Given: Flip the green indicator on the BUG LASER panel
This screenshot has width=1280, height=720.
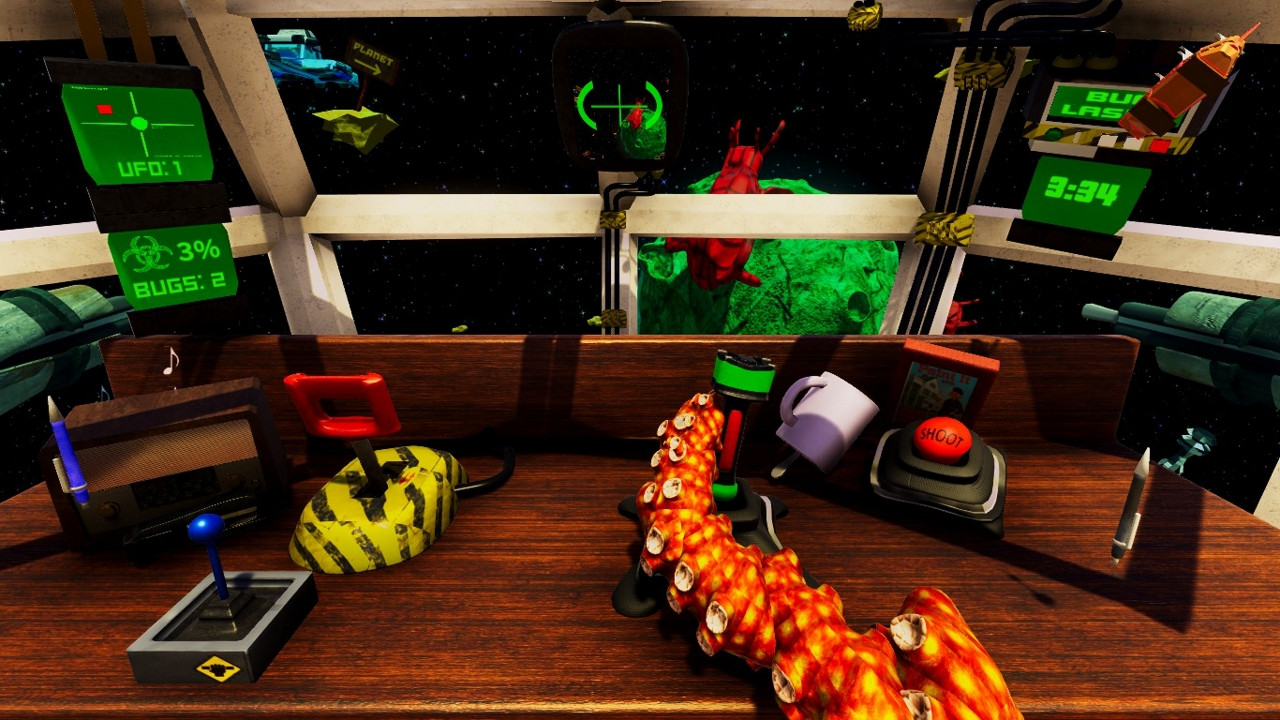Looking at the screenshot, I should point(1052,133).
